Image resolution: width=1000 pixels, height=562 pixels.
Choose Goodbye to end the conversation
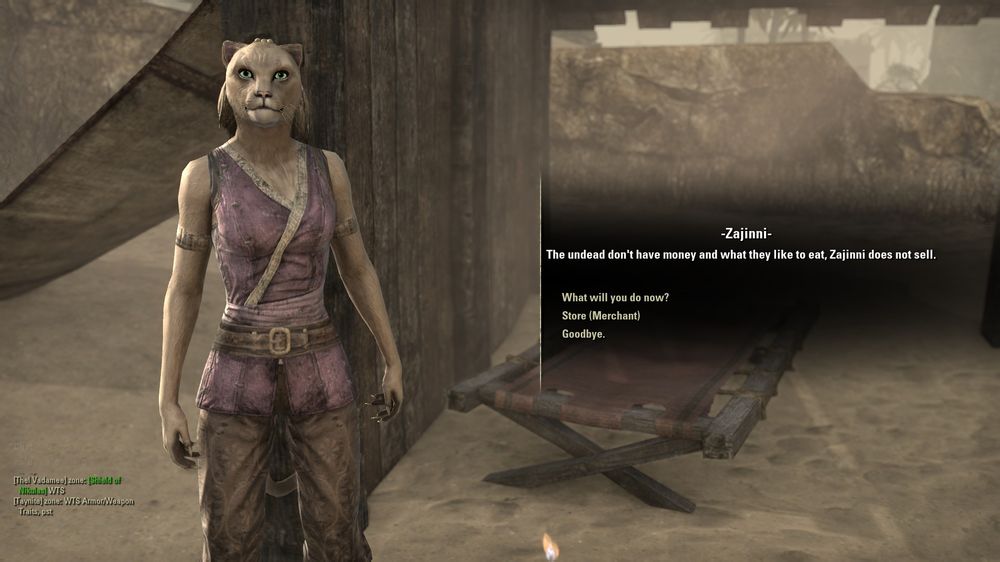(583, 334)
